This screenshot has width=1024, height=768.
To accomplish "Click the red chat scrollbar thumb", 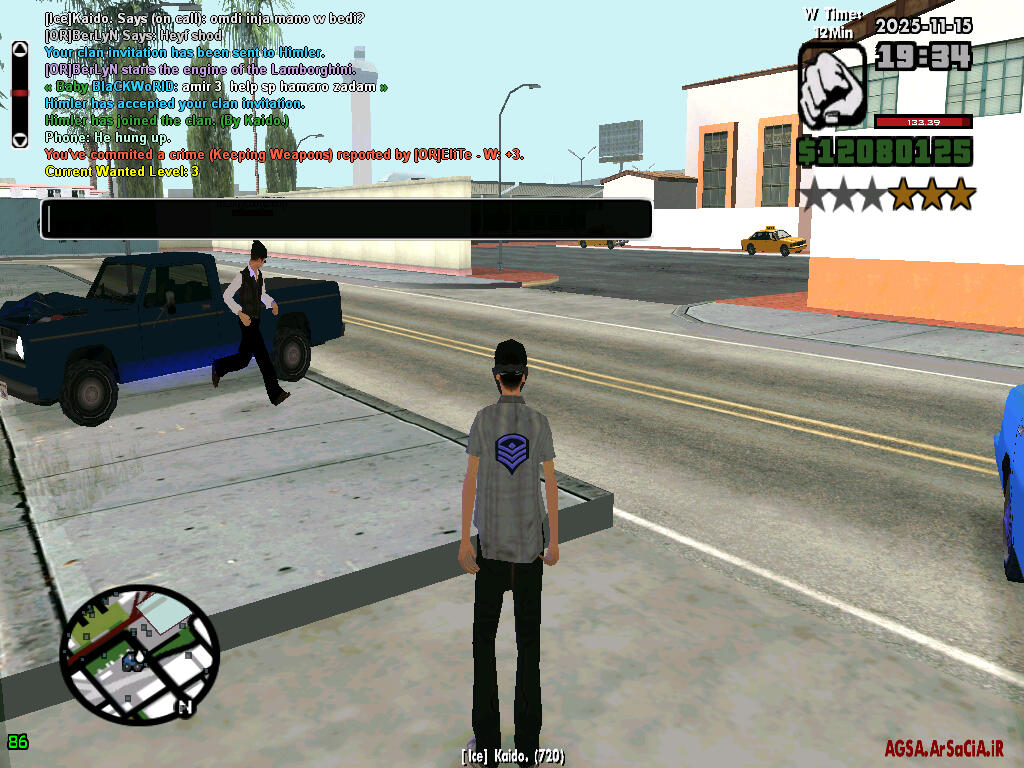I will point(20,93).
